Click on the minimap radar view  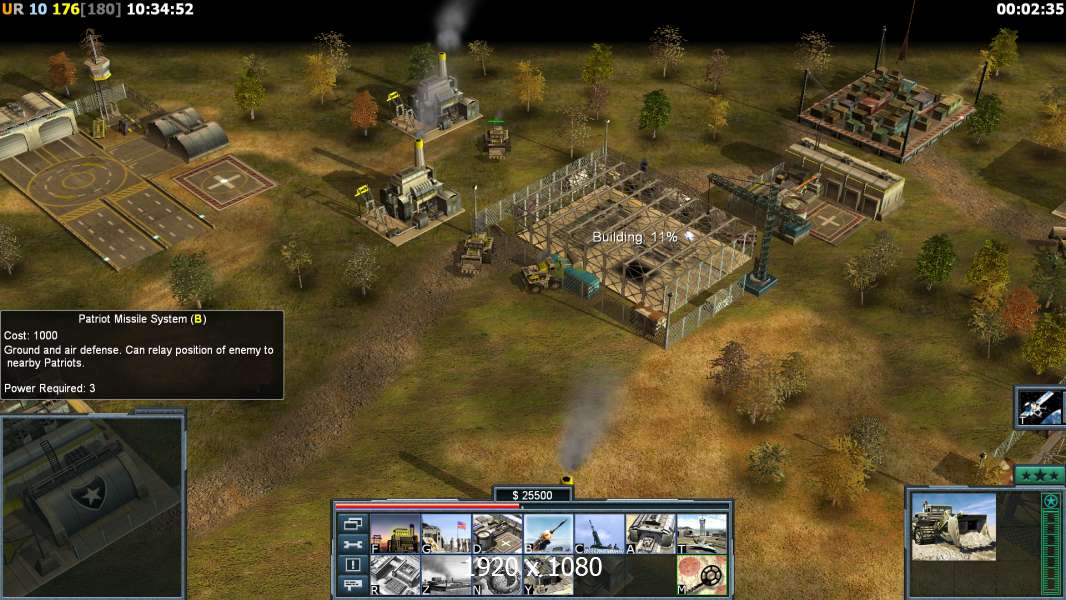point(93,505)
